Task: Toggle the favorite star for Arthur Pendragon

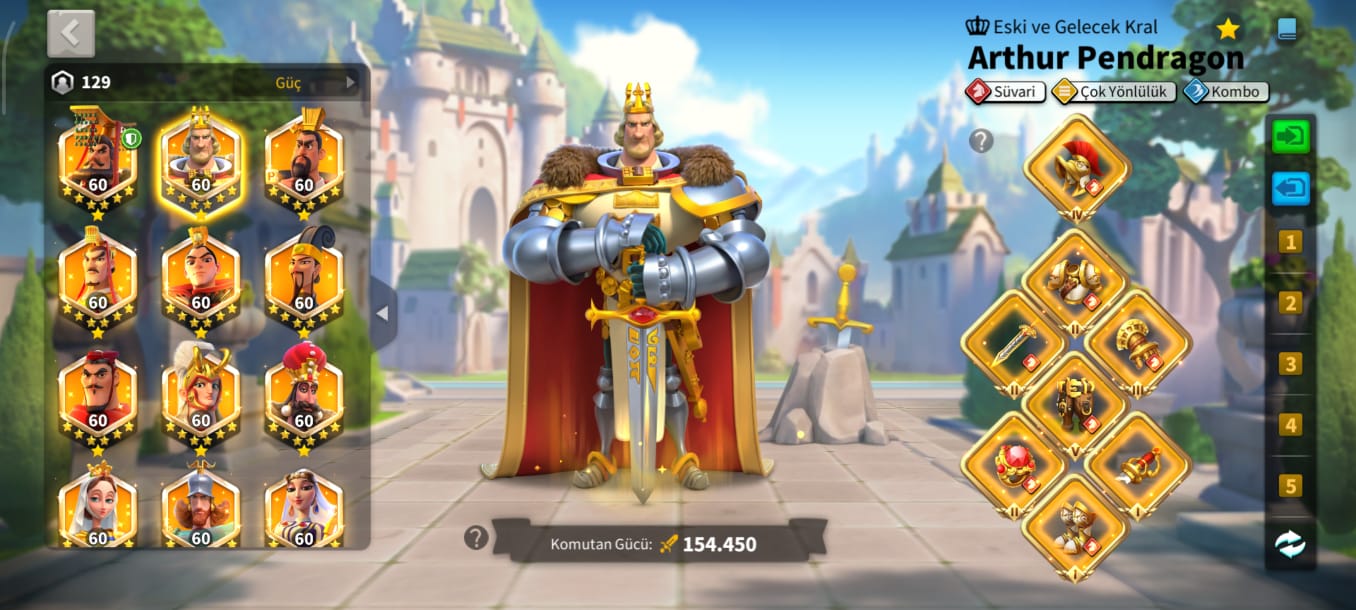Action: (1228, 29)
